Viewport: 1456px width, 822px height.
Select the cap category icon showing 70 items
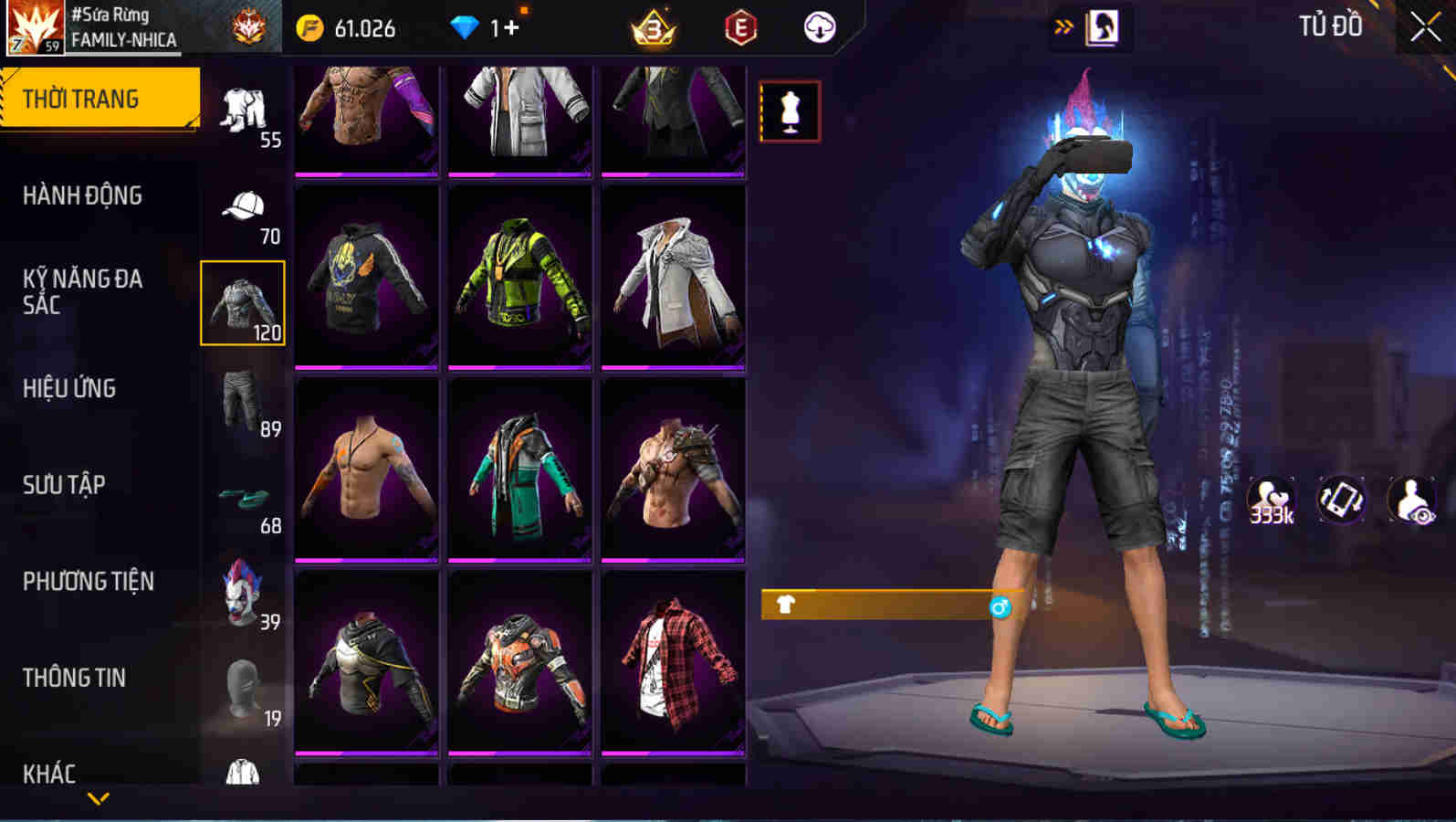coord(242,205)
